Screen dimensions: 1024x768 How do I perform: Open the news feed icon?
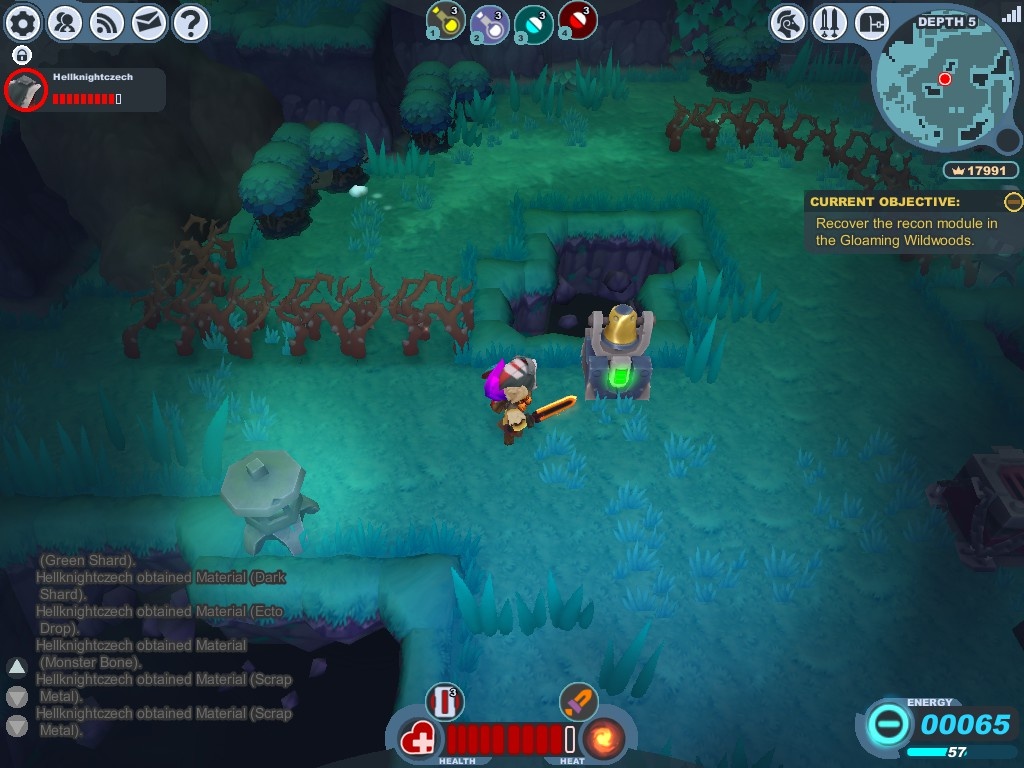[x=107, y=22]
